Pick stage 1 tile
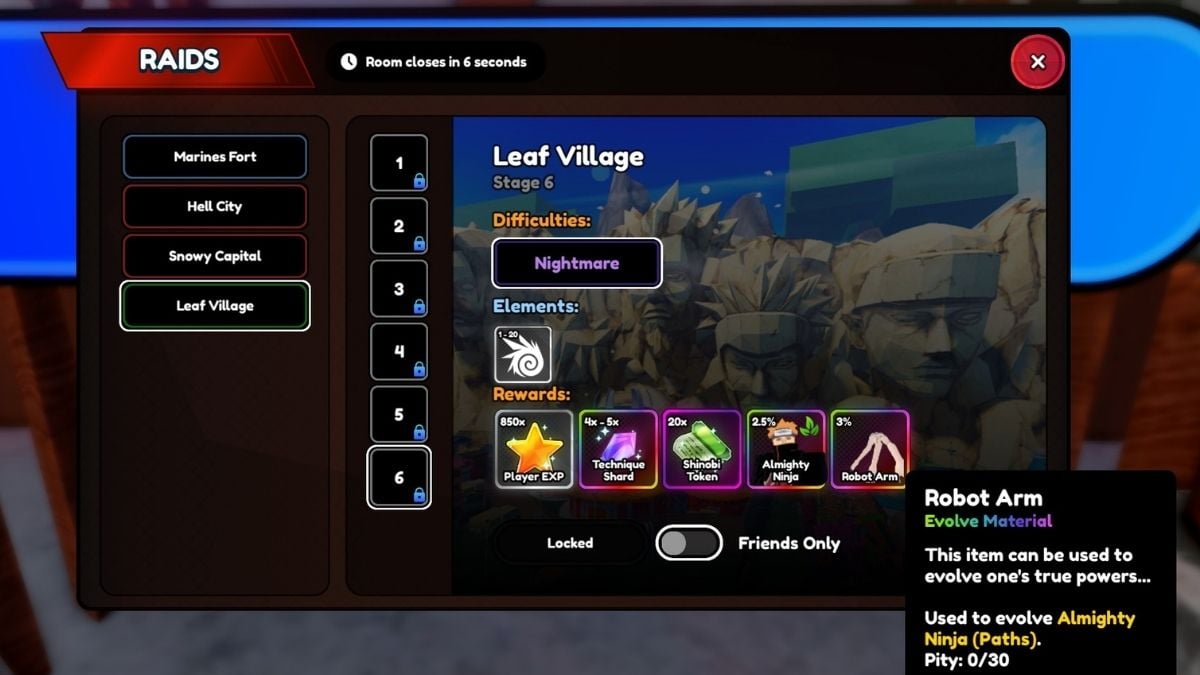This screenshot has height=675, width=1200. pos(399,163)
